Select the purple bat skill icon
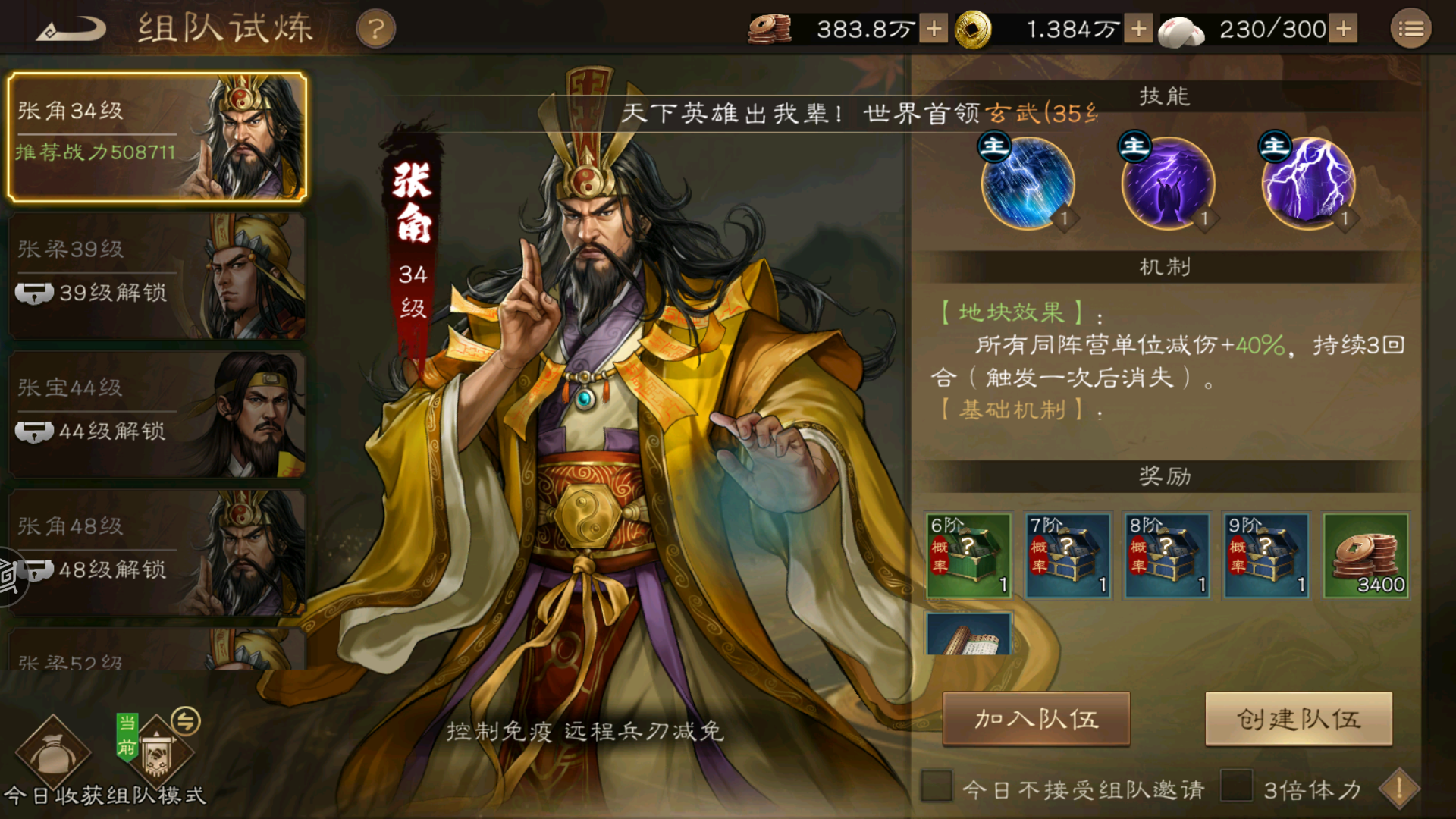Screen dimensions: 1456x819 (1168, 182)
